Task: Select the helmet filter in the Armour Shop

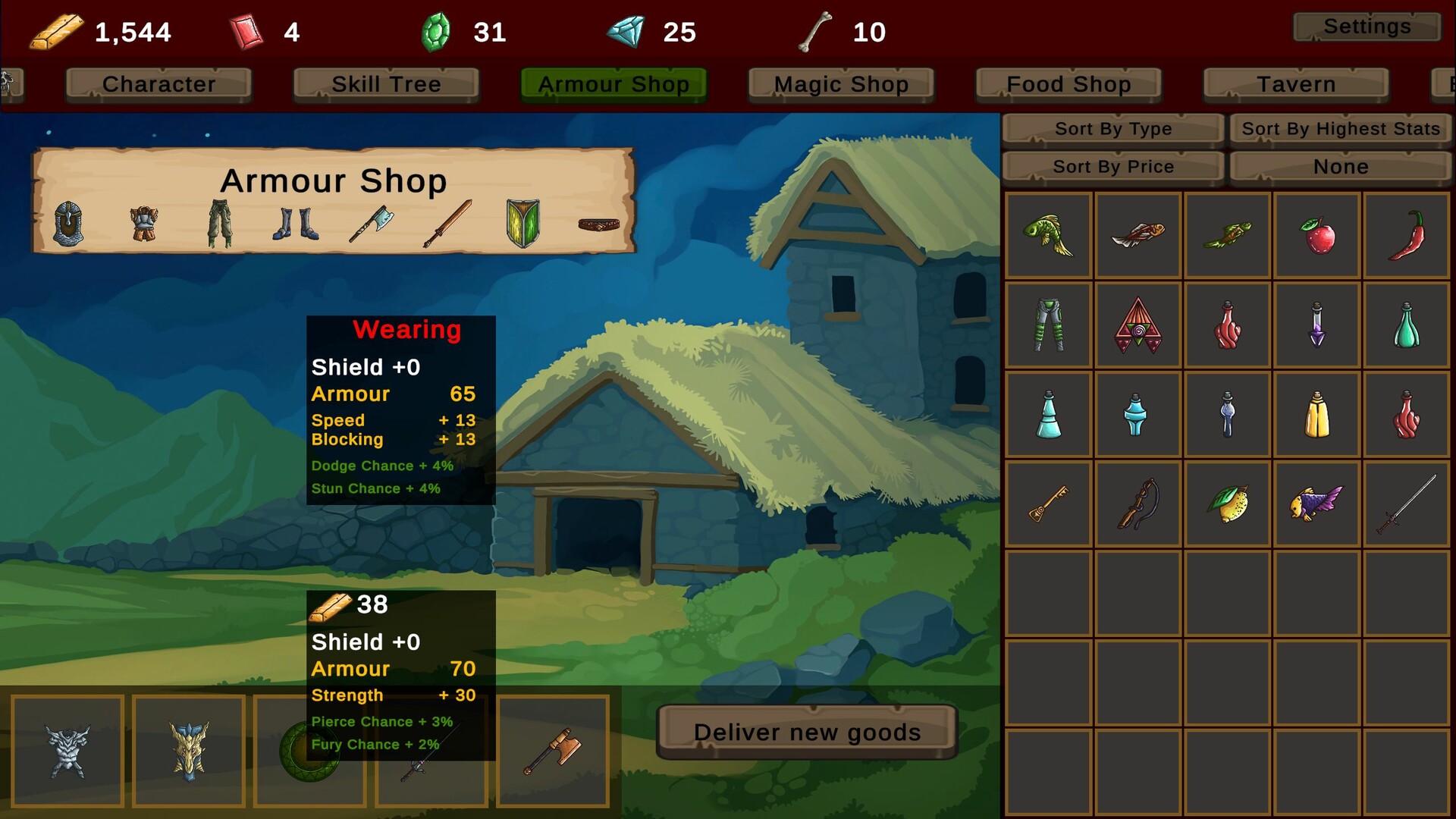Action: click(x=68, y=226)
